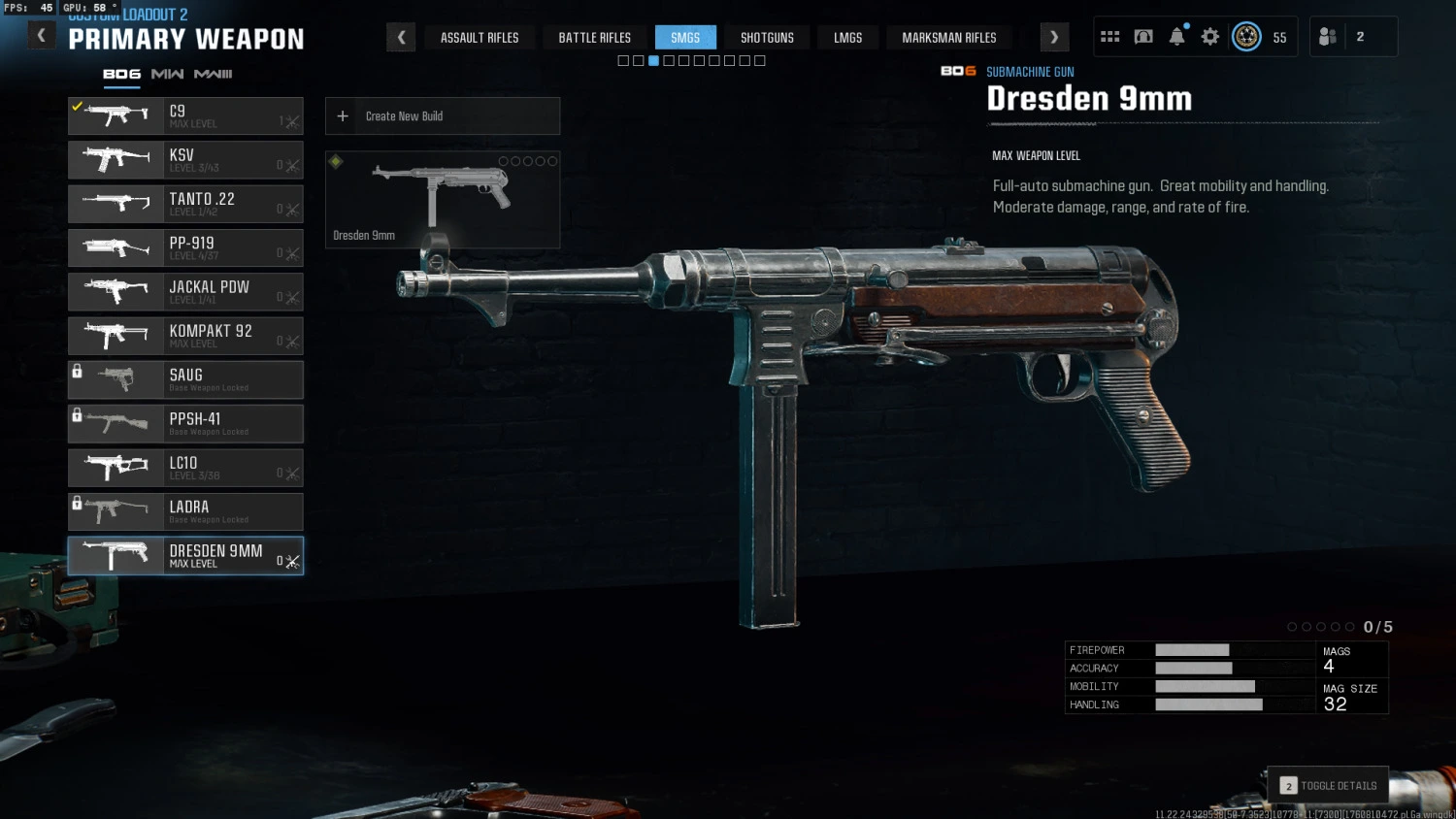Open the Battle Rifles category

coord(594,38)
